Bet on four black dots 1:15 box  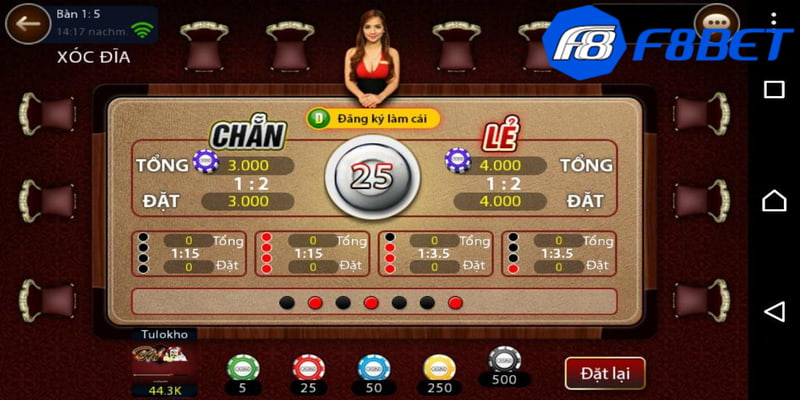click(190, 253)
